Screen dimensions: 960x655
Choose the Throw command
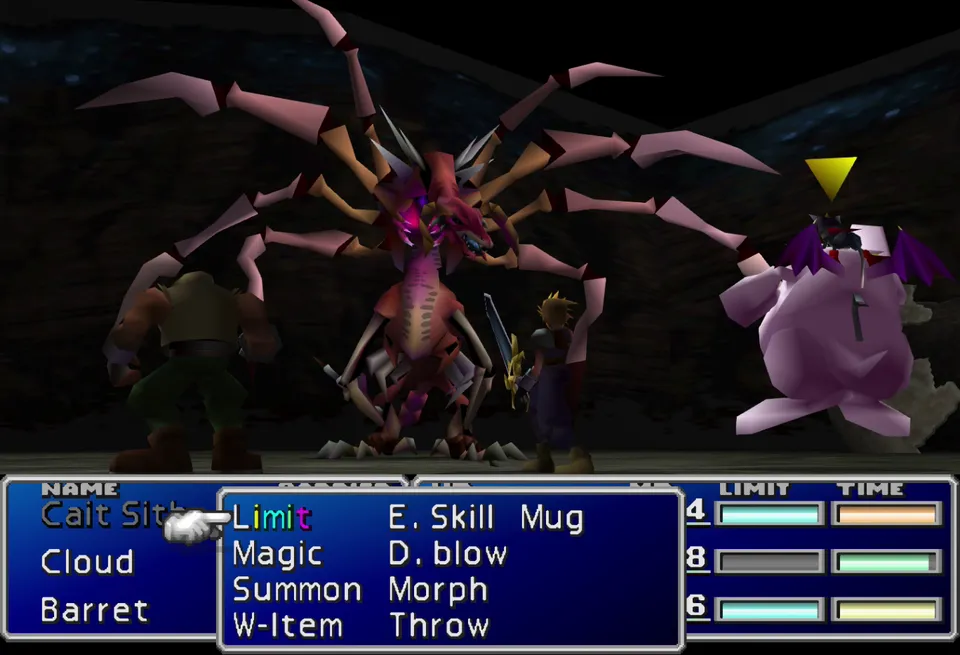[439, 625]
